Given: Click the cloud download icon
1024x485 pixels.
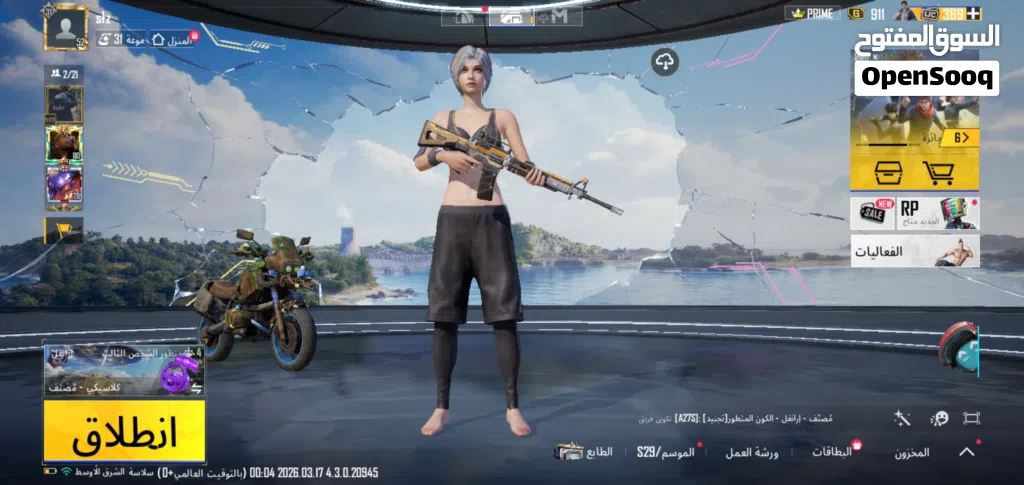Looking at the screenshot, I should click(665, 63).
